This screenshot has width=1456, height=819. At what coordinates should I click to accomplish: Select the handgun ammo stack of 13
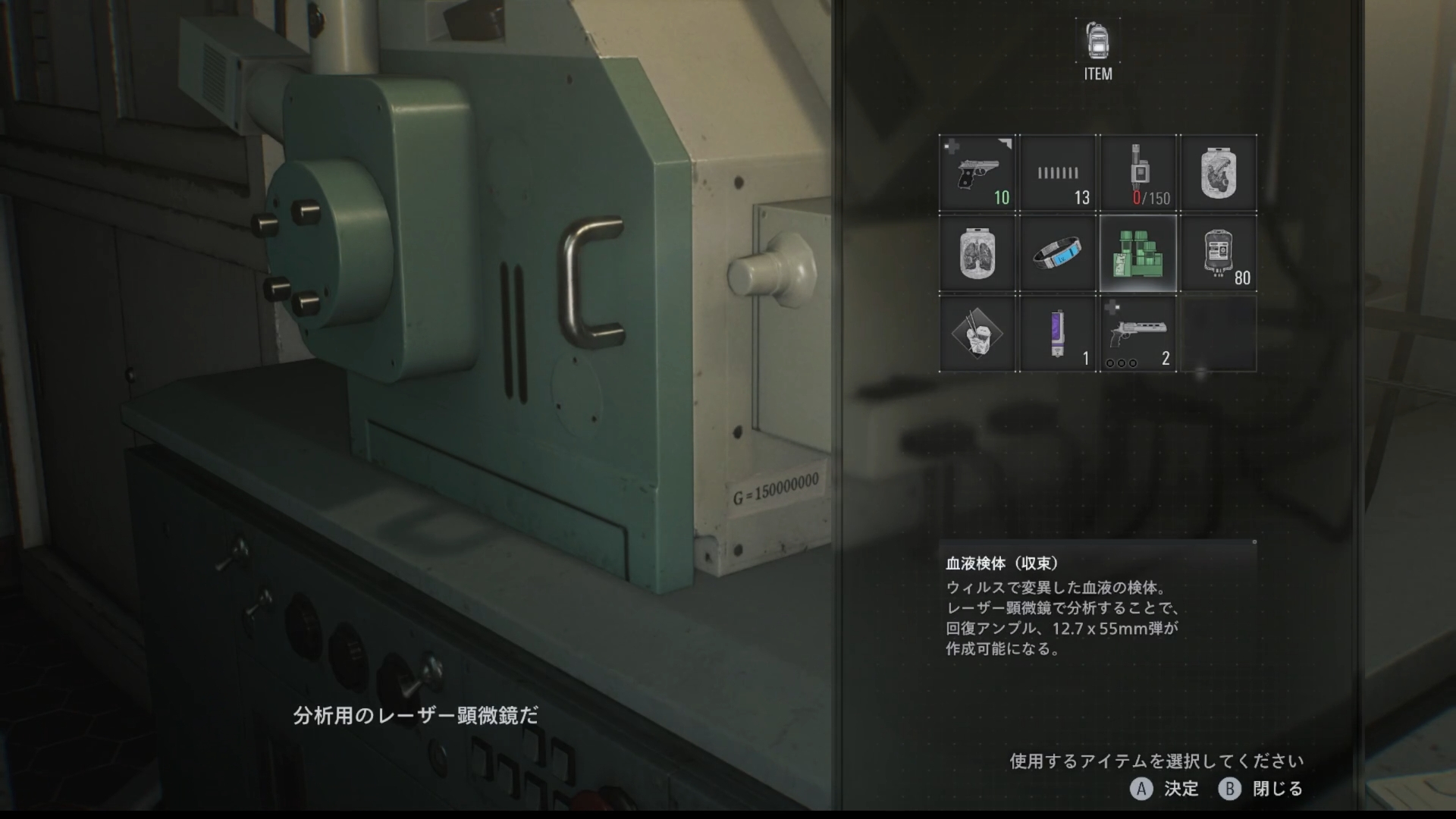click(x=1058, y=173)
